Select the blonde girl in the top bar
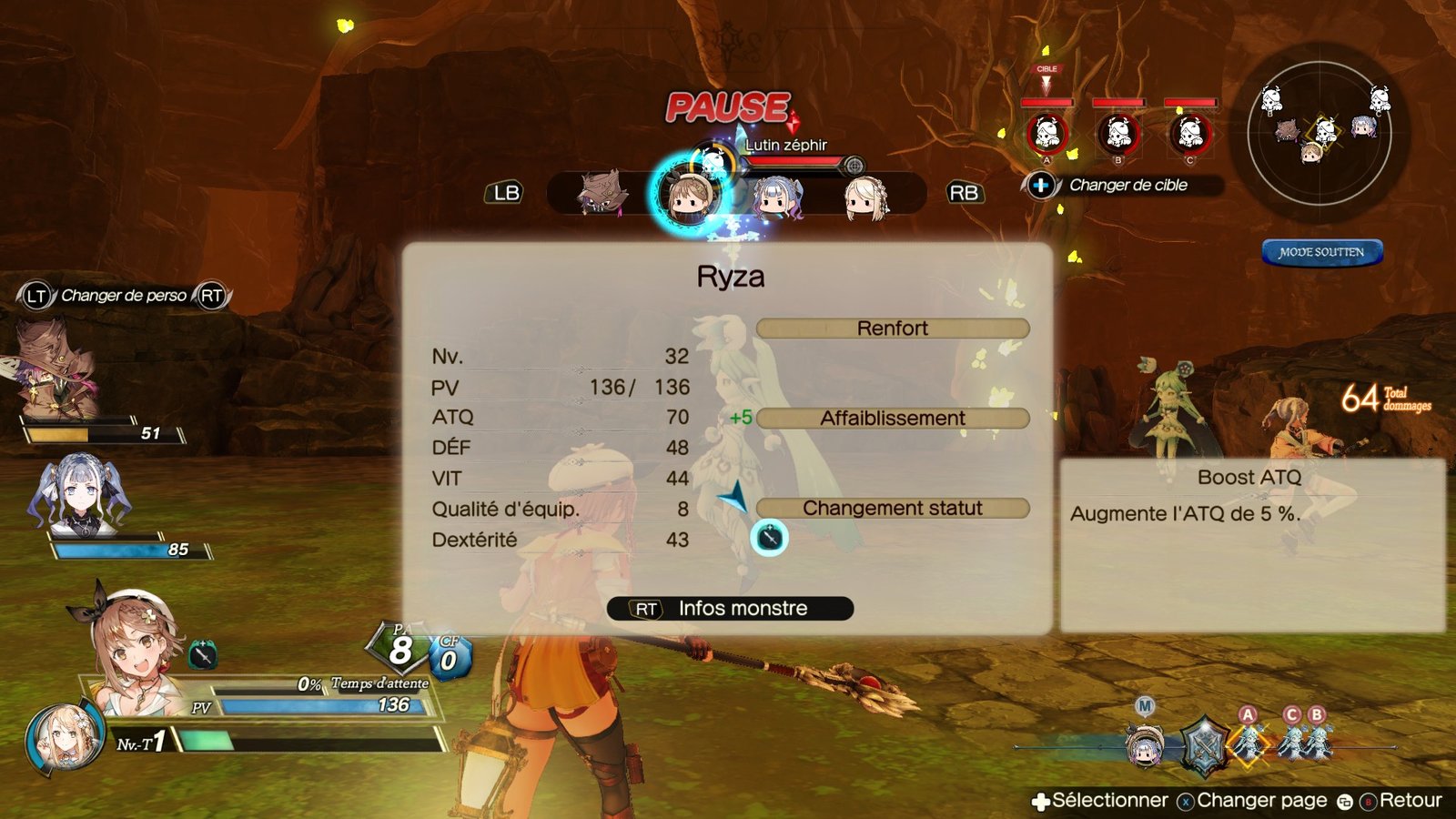The image size is (1456, 819). point(864,197)
